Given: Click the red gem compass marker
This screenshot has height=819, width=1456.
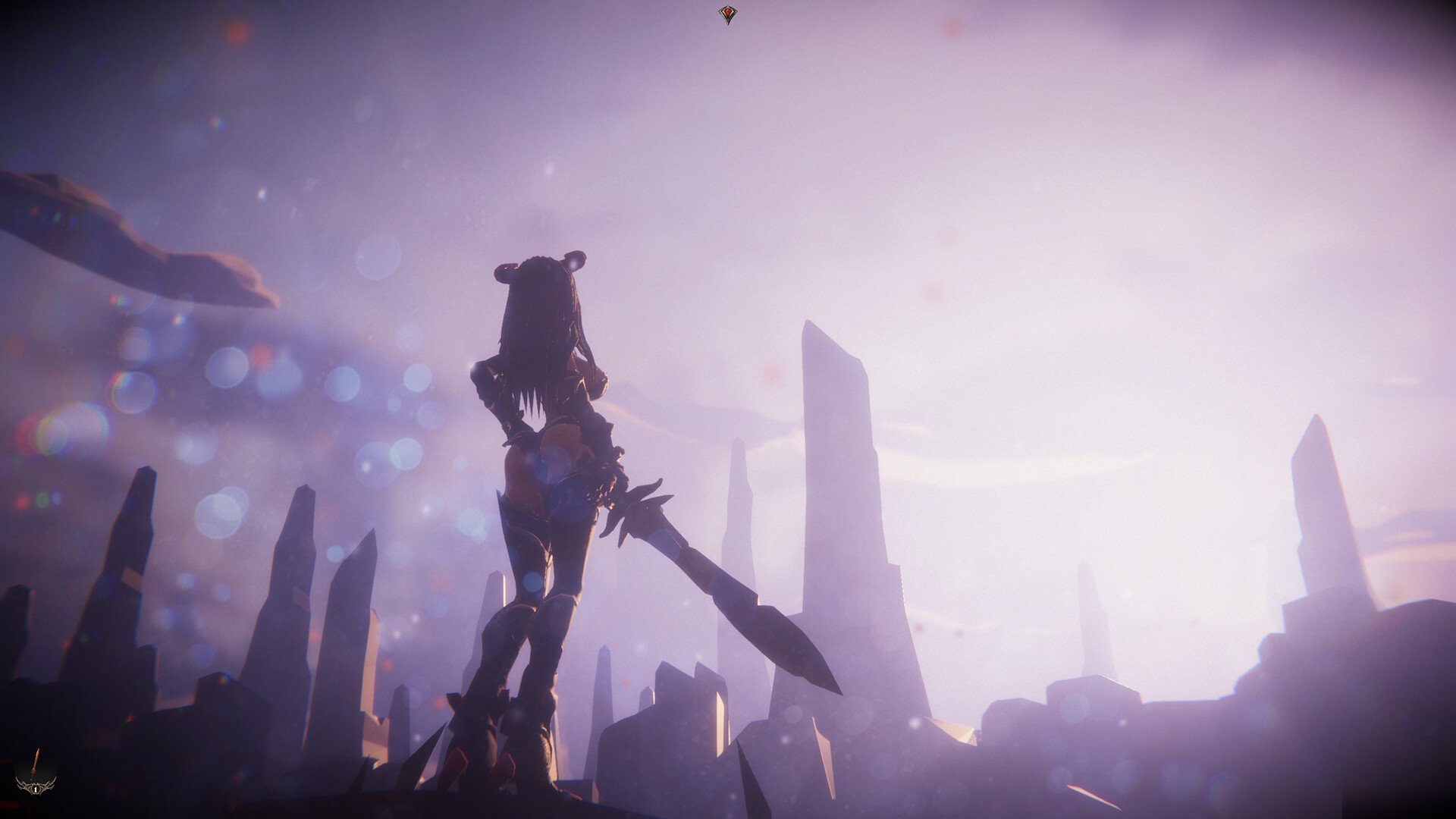Looking at the screenshot, I should pyautogui.click(x=727, y=15).
